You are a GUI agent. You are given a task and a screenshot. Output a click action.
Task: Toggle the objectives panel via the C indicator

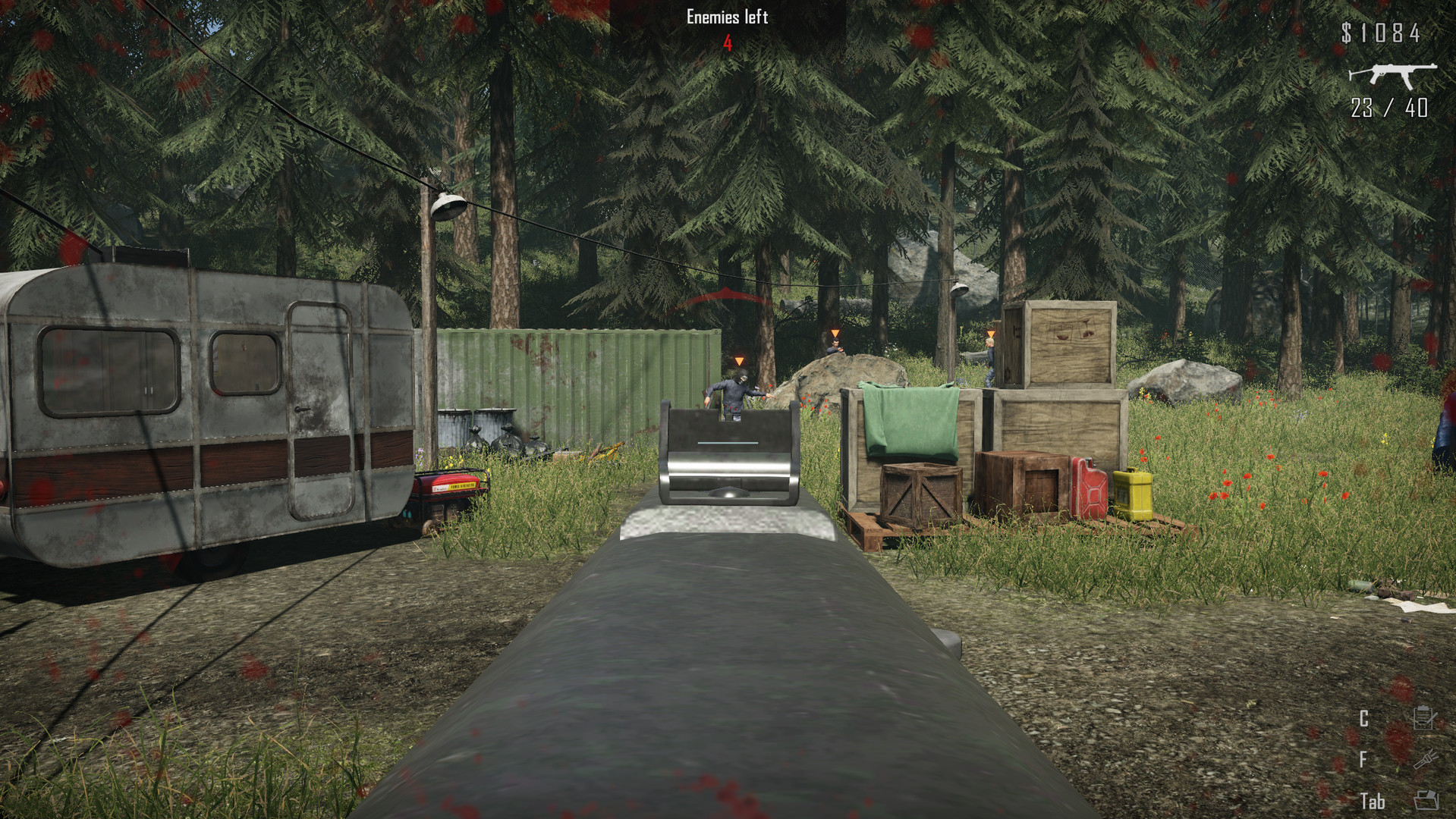pyautogui.click(x=1364, y=717)
